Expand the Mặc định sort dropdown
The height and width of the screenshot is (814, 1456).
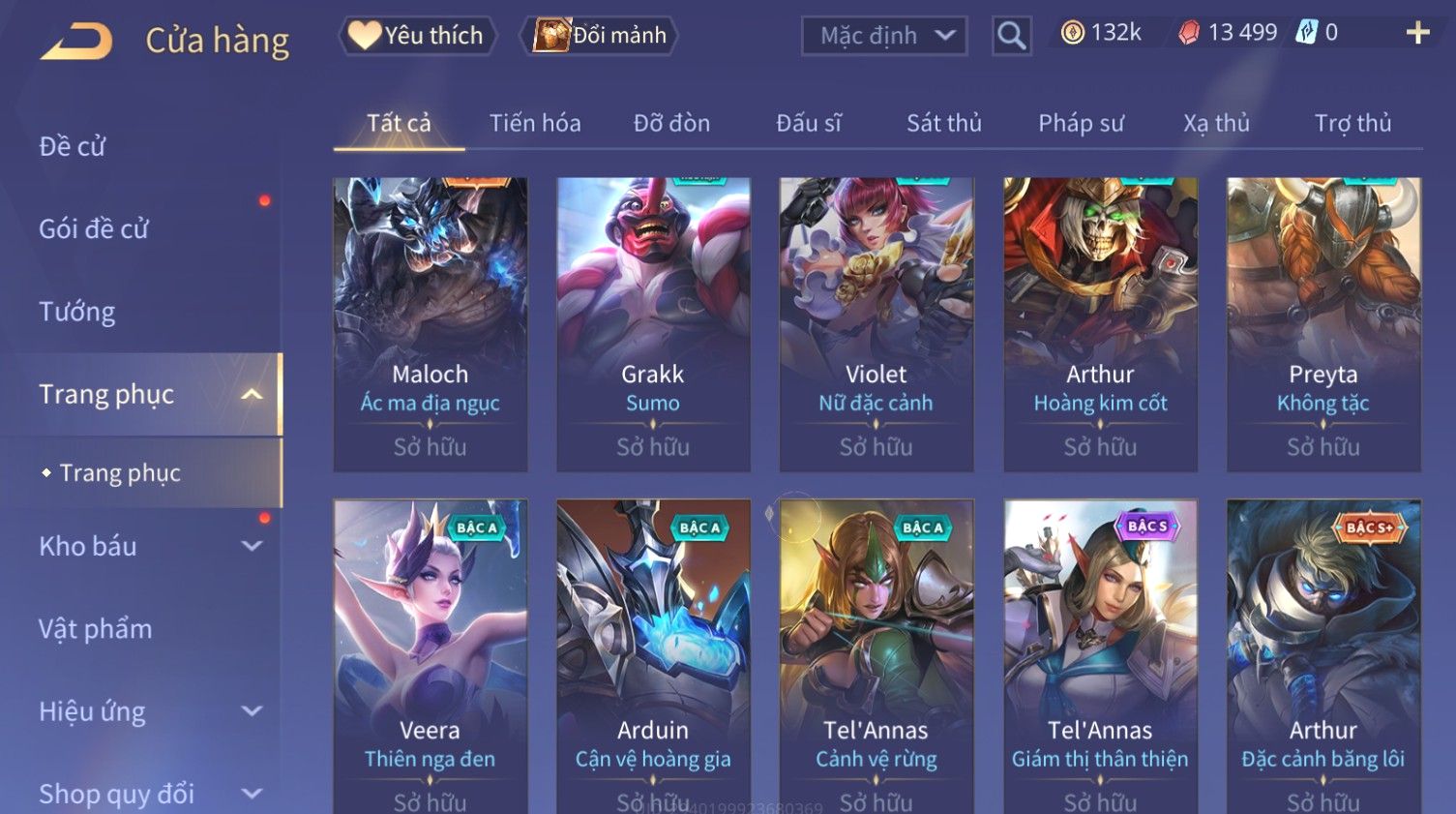(x=884, y=36)
